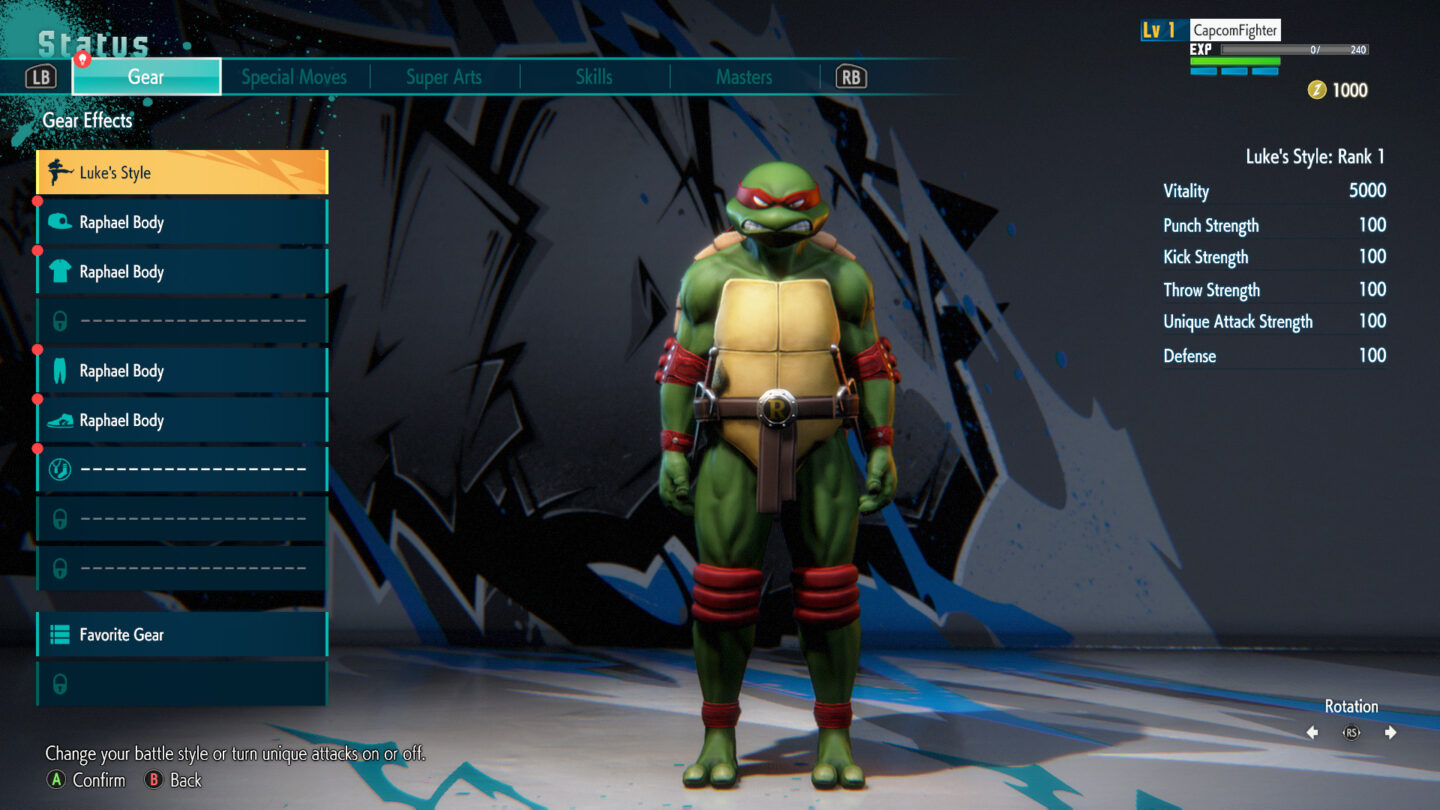Toggle the locked slot beneath the glasses accessory
Viewport: 1440px width, 810px height.
click(60, 518)
